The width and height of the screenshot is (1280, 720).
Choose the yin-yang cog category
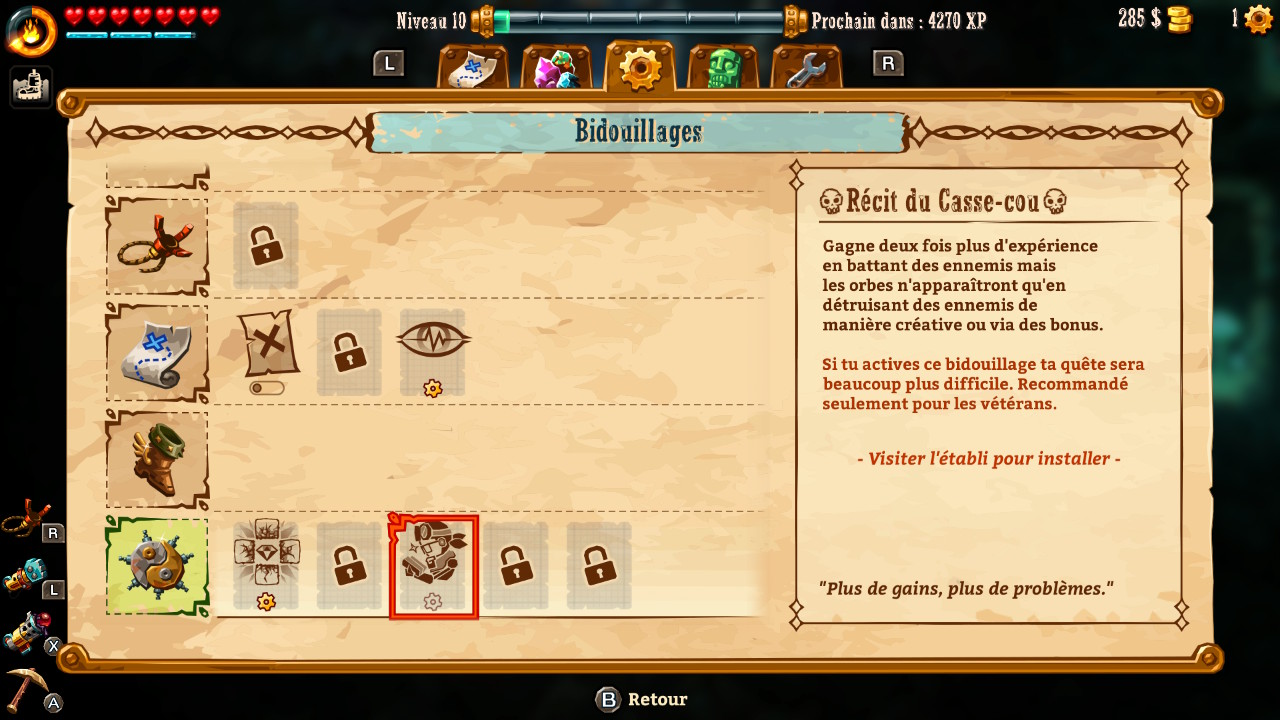pyautogui.click(x=157, y=566)
